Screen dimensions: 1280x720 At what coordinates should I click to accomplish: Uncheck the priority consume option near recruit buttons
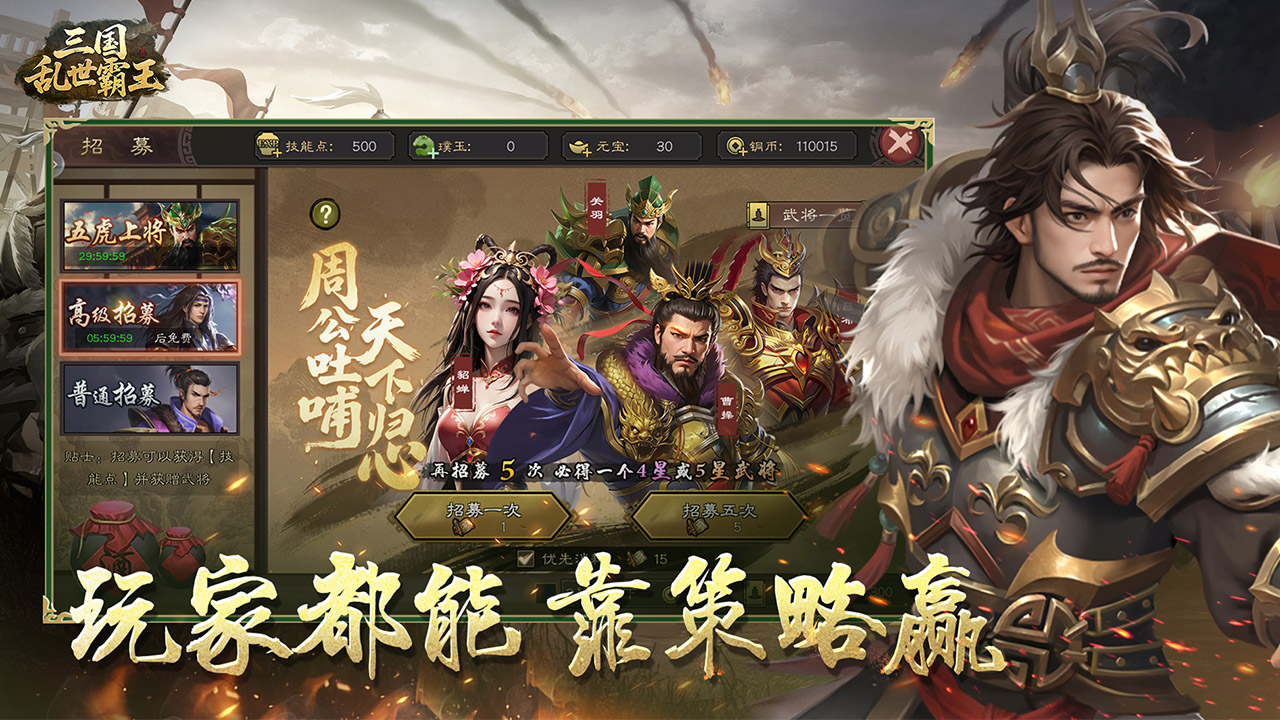click(x=525, y=557)
